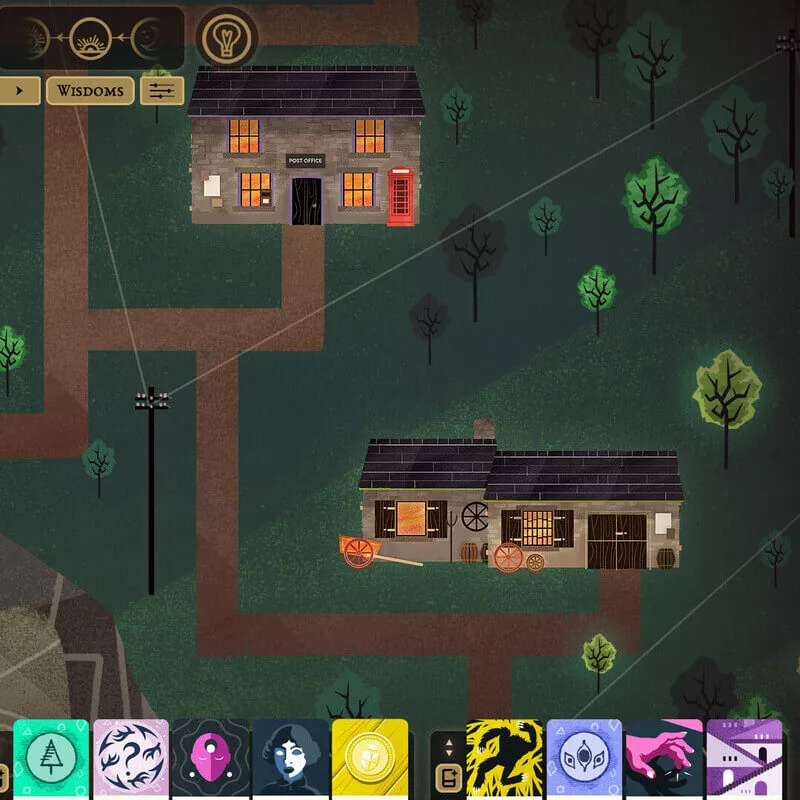Choose the pink question mark swirl card

131,758
